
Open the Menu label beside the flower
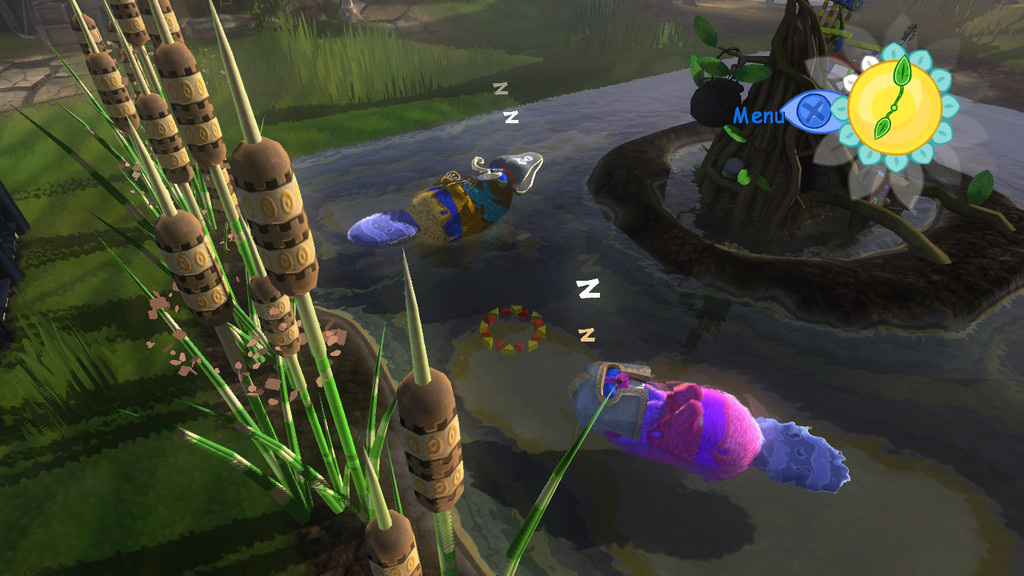tap(759, 115)
